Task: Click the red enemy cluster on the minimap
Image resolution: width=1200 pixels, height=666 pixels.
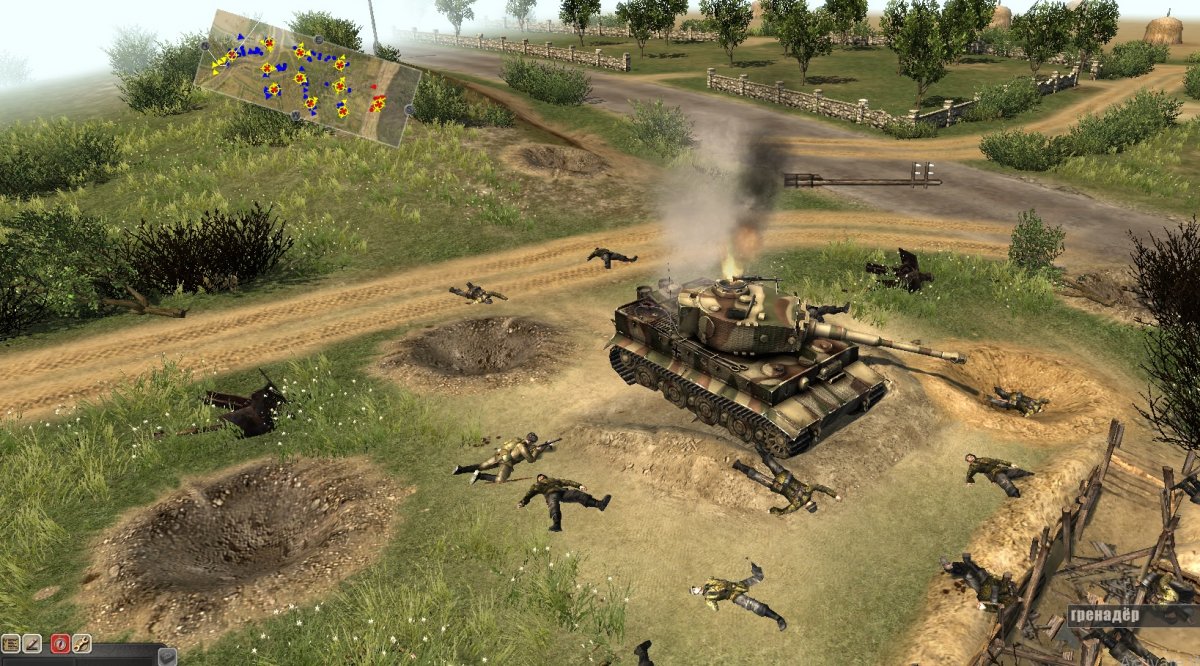Action: (x=377, y=100)
